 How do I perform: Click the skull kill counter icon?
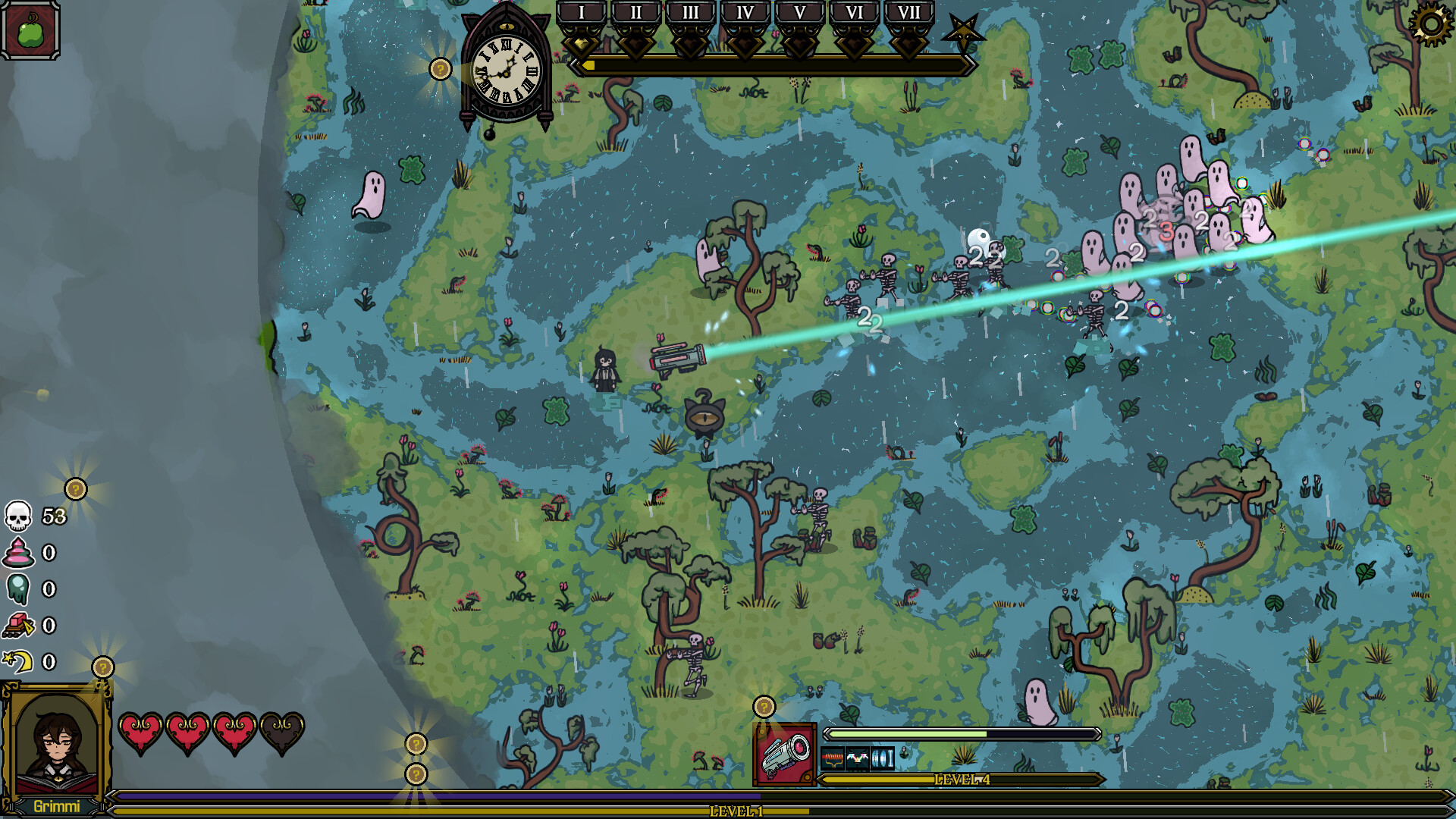tap(19, 518)
